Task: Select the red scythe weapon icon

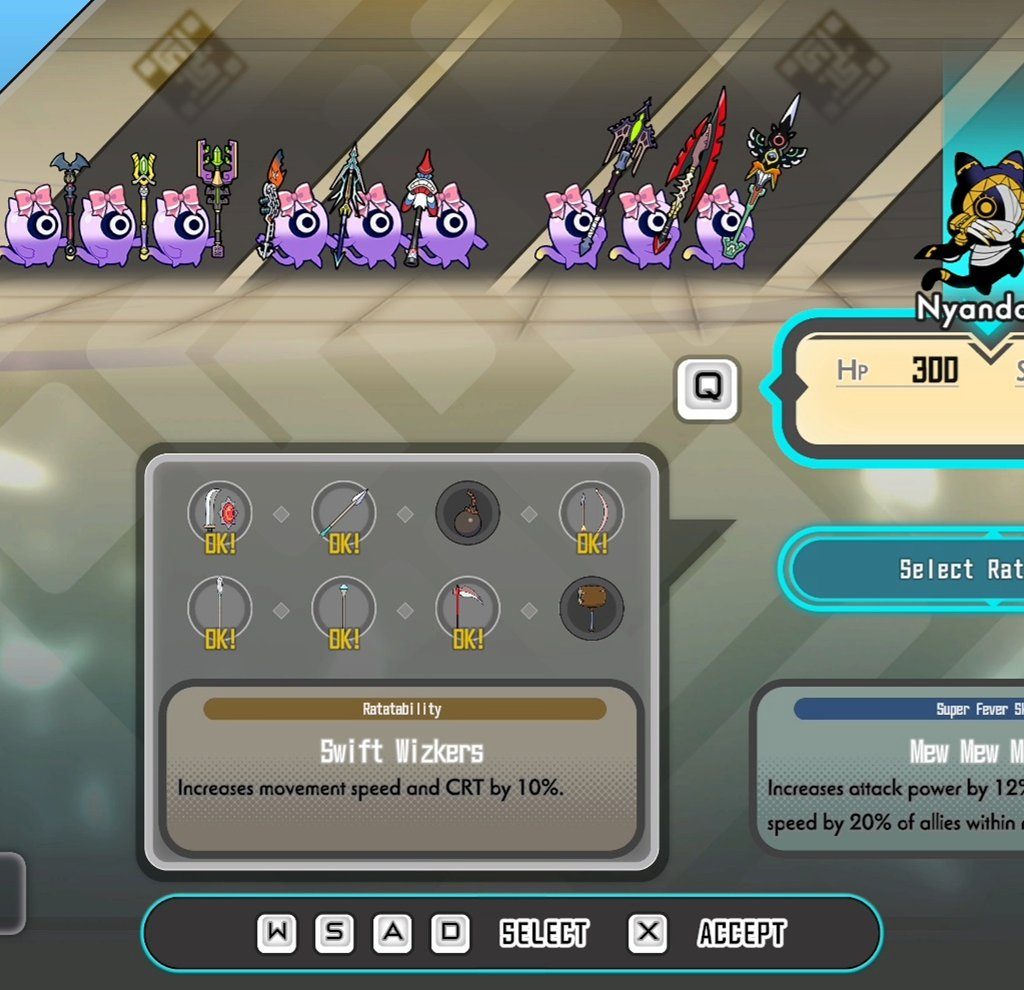Action: pyautogui.click(x=467, y=609)
